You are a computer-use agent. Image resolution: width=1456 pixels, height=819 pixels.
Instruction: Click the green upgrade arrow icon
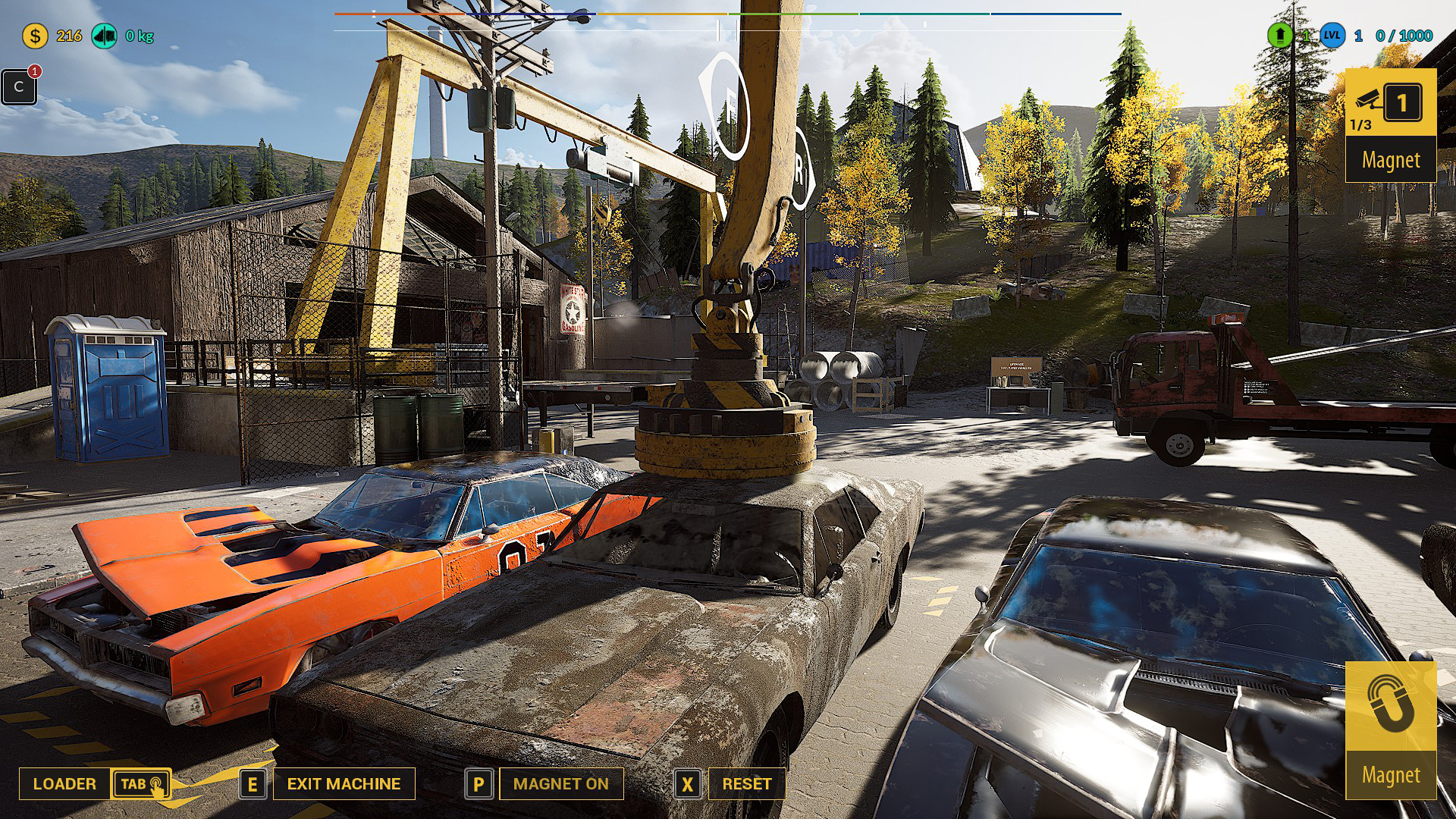pyautogui.click(x=1280, y=36)
